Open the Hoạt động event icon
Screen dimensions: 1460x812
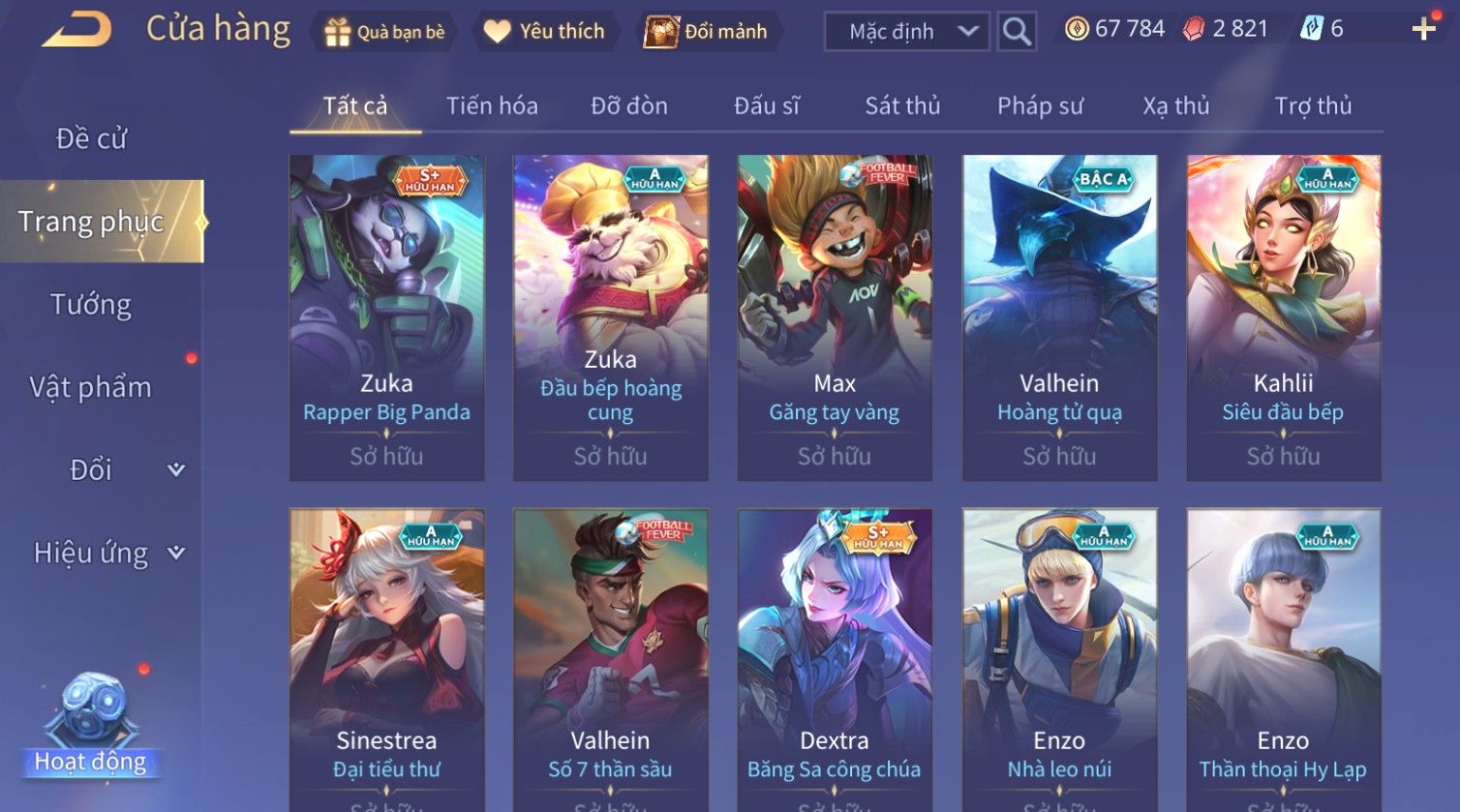[91, 726]
